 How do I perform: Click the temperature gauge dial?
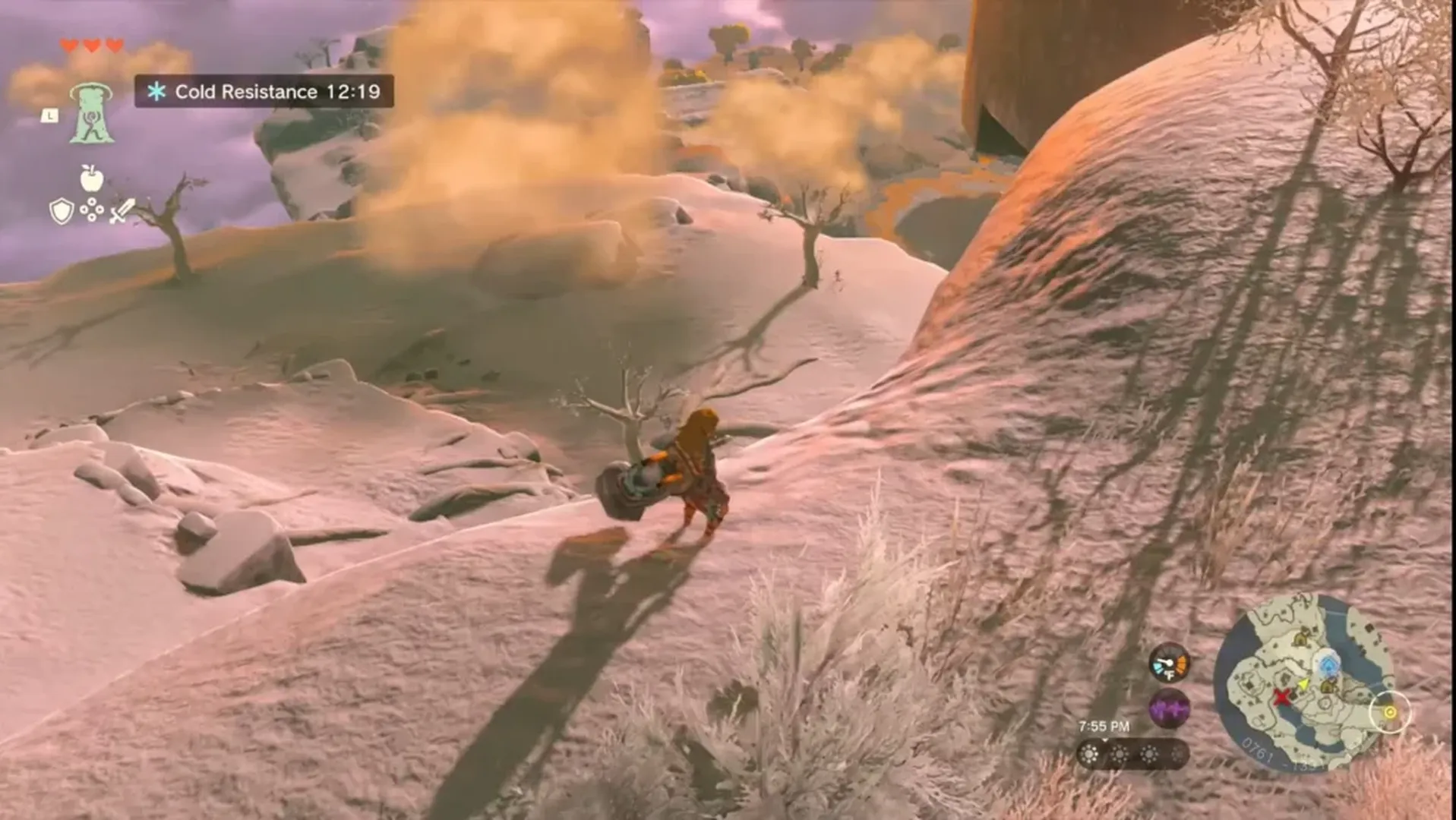coord(1167,662)
